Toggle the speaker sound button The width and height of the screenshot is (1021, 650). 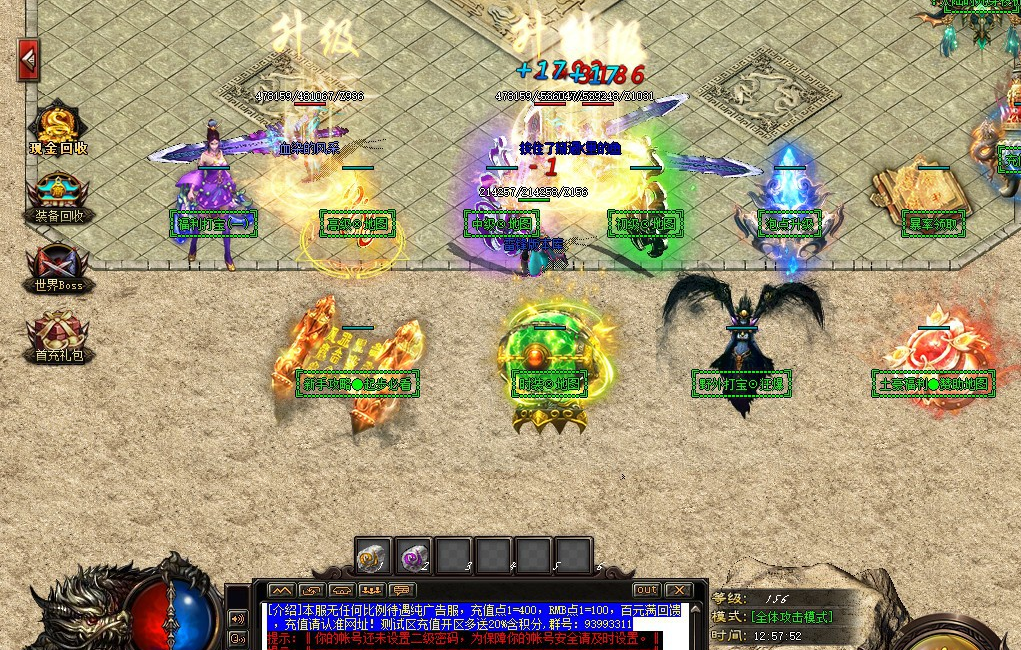(x=238, y=618)
